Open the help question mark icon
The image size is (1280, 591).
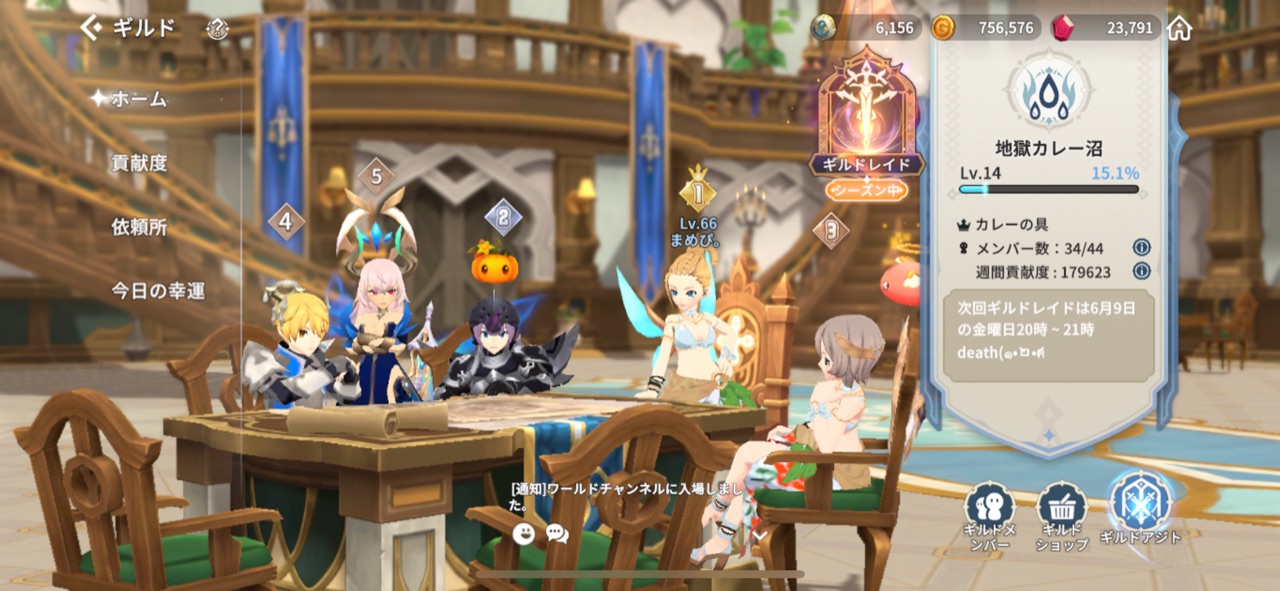217,29
